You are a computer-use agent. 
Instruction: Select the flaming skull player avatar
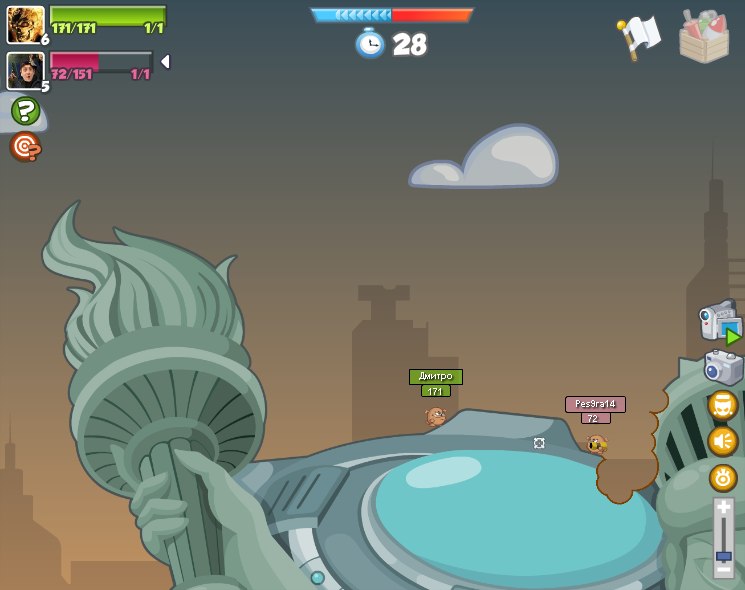[x=25, y=24]
